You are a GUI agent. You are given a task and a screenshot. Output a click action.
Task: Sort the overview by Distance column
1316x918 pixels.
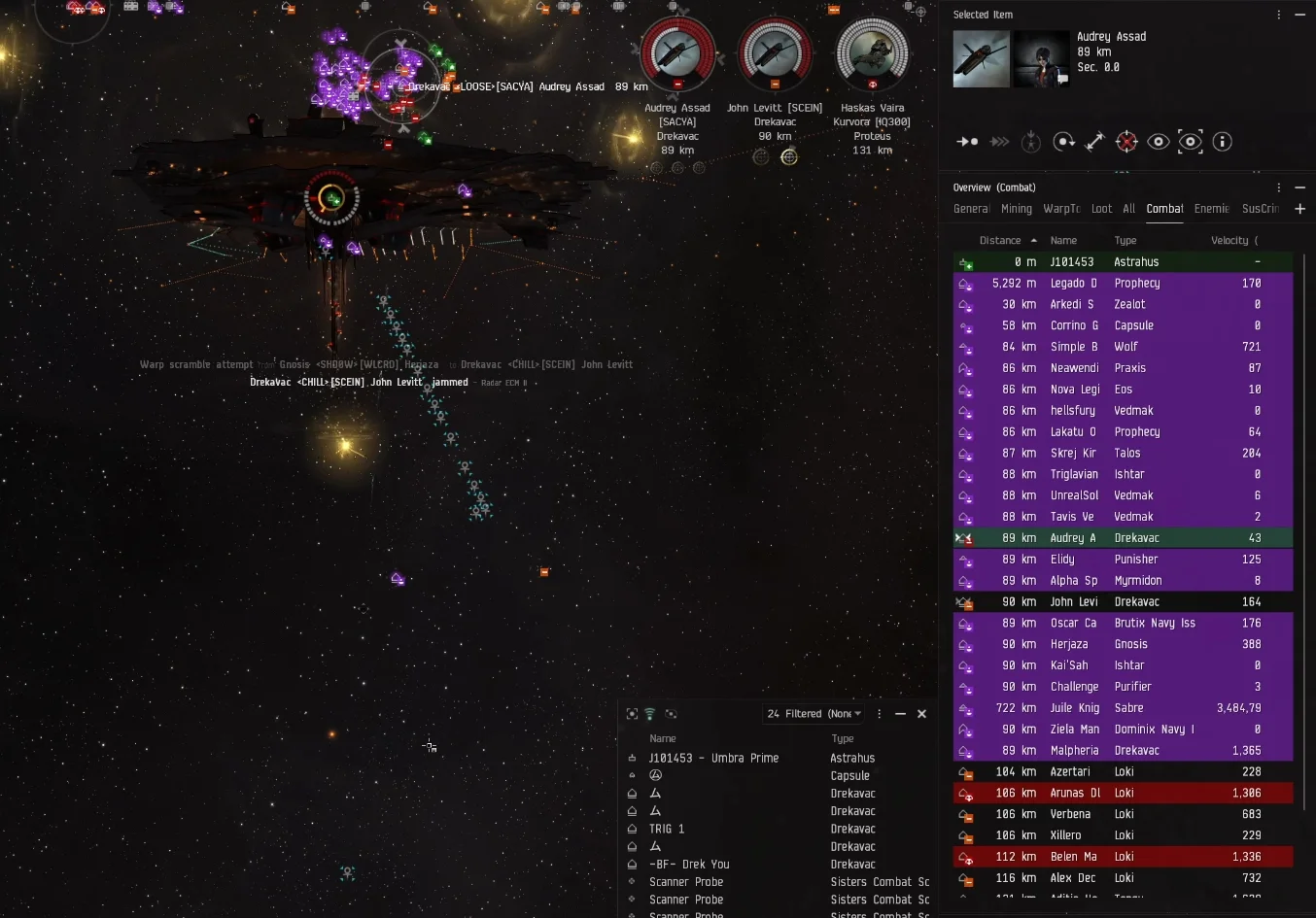coord(1000,241)
